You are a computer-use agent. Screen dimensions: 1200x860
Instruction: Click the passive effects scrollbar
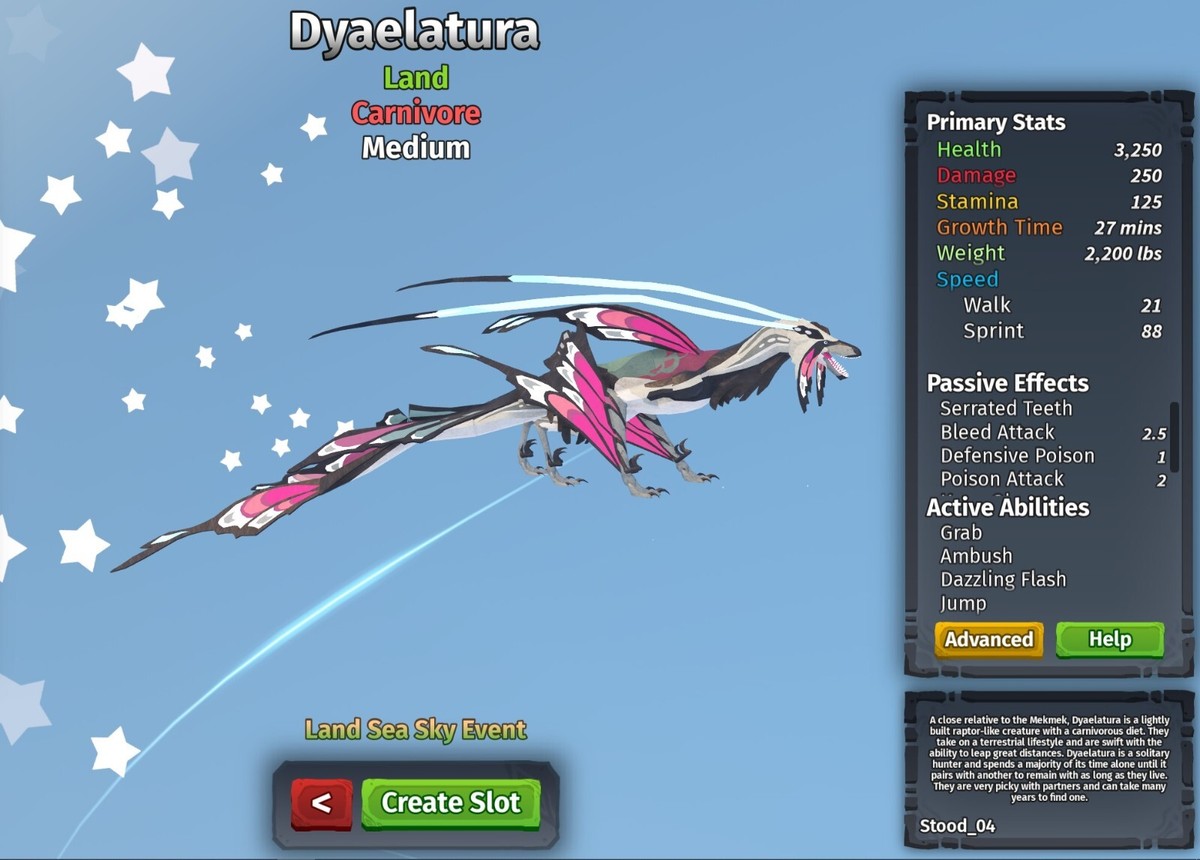click(1174, 430)
